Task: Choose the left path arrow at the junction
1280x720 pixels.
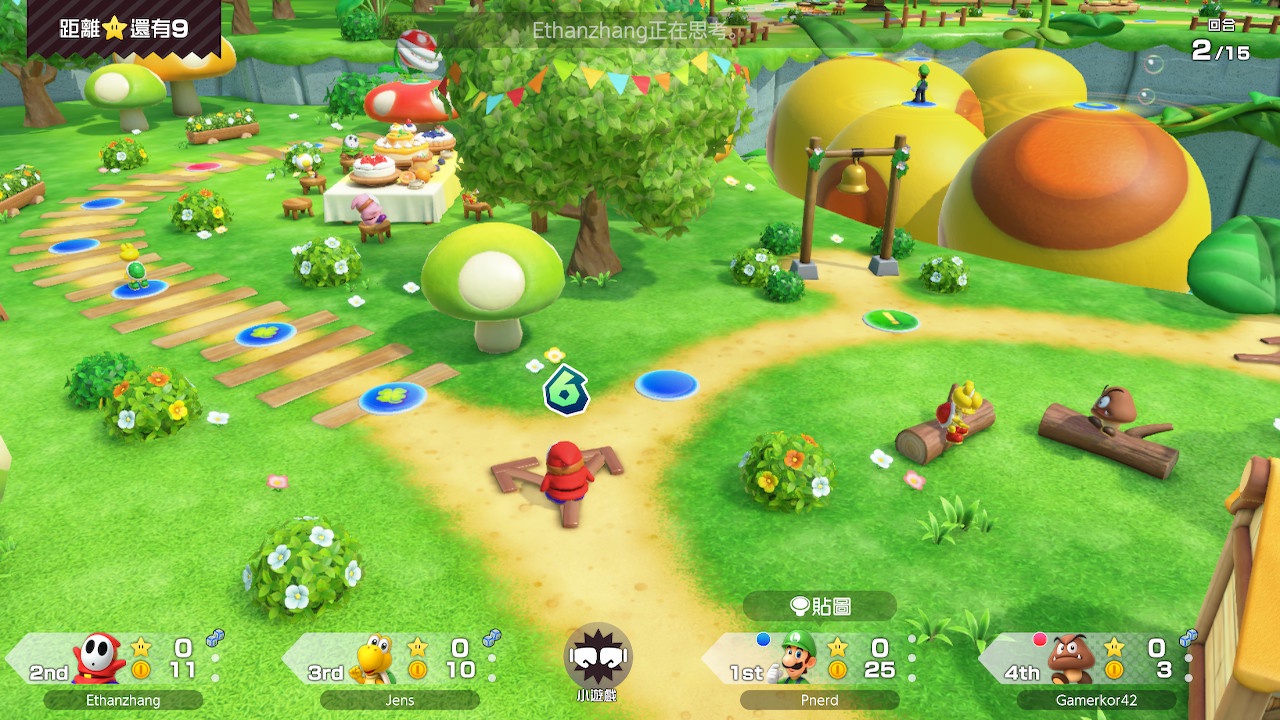Action: pyautogui.click(x=517, y=473)
